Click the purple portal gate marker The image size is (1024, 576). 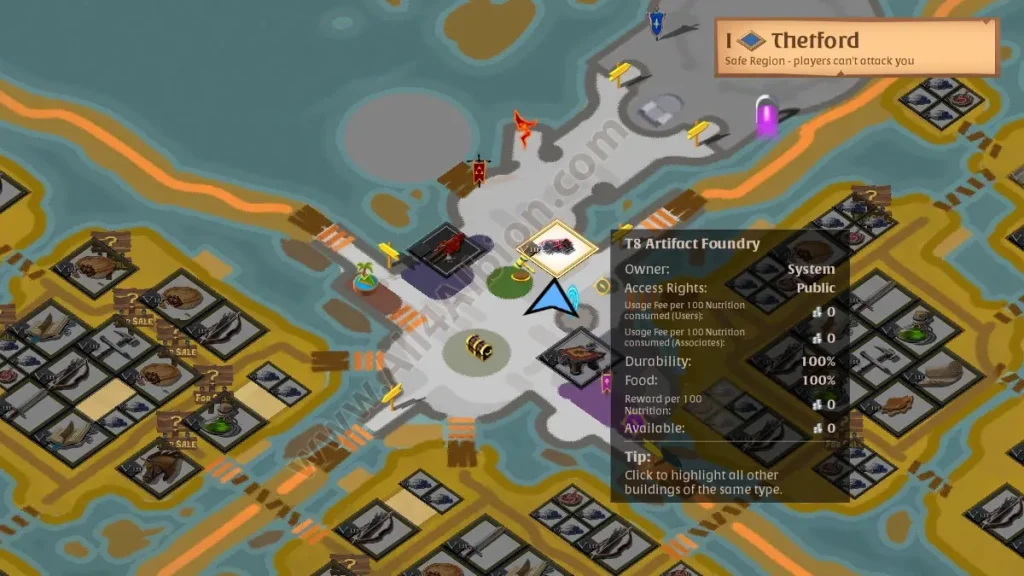[x=768, y=117]
